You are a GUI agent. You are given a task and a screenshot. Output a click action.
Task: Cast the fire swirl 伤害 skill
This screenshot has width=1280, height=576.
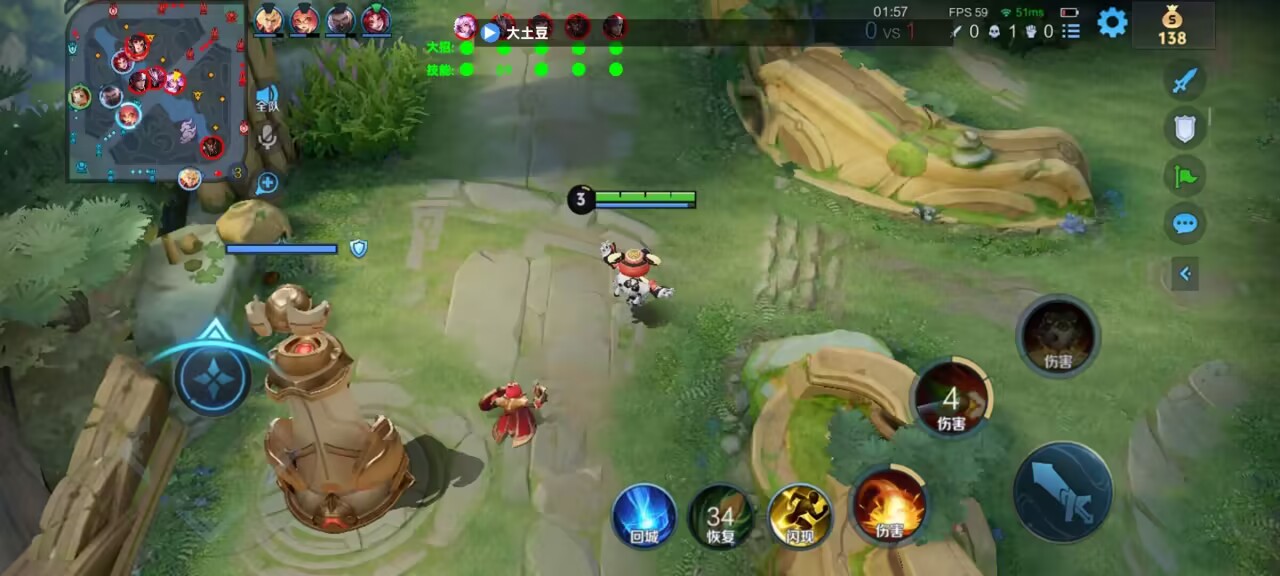[x=889, y=507]
